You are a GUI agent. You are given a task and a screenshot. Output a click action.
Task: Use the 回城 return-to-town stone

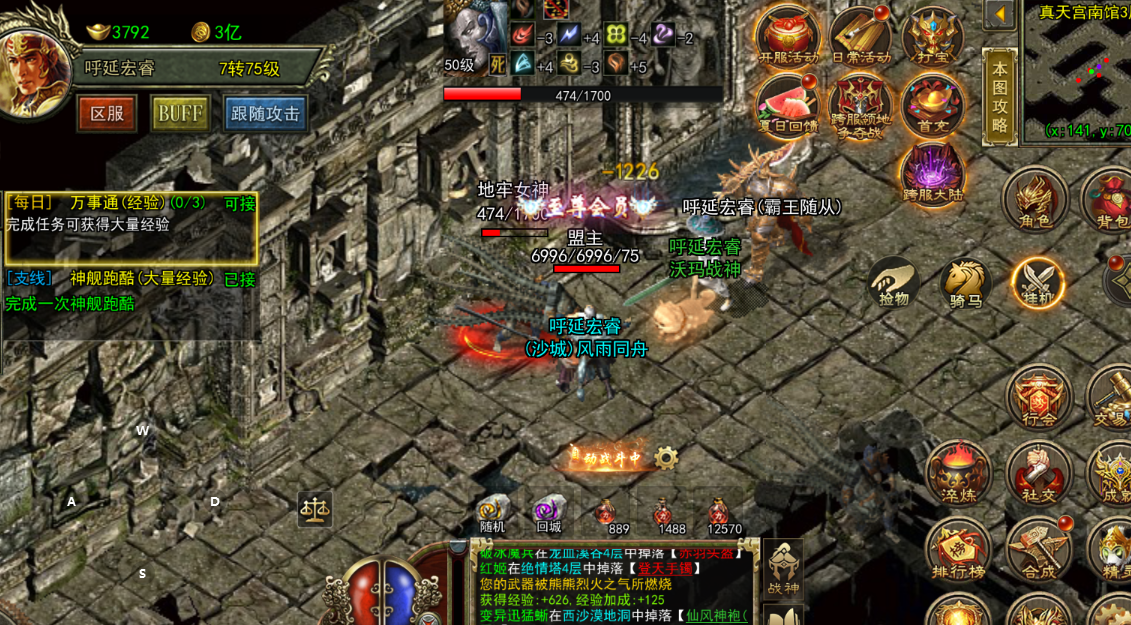(548, 514)
